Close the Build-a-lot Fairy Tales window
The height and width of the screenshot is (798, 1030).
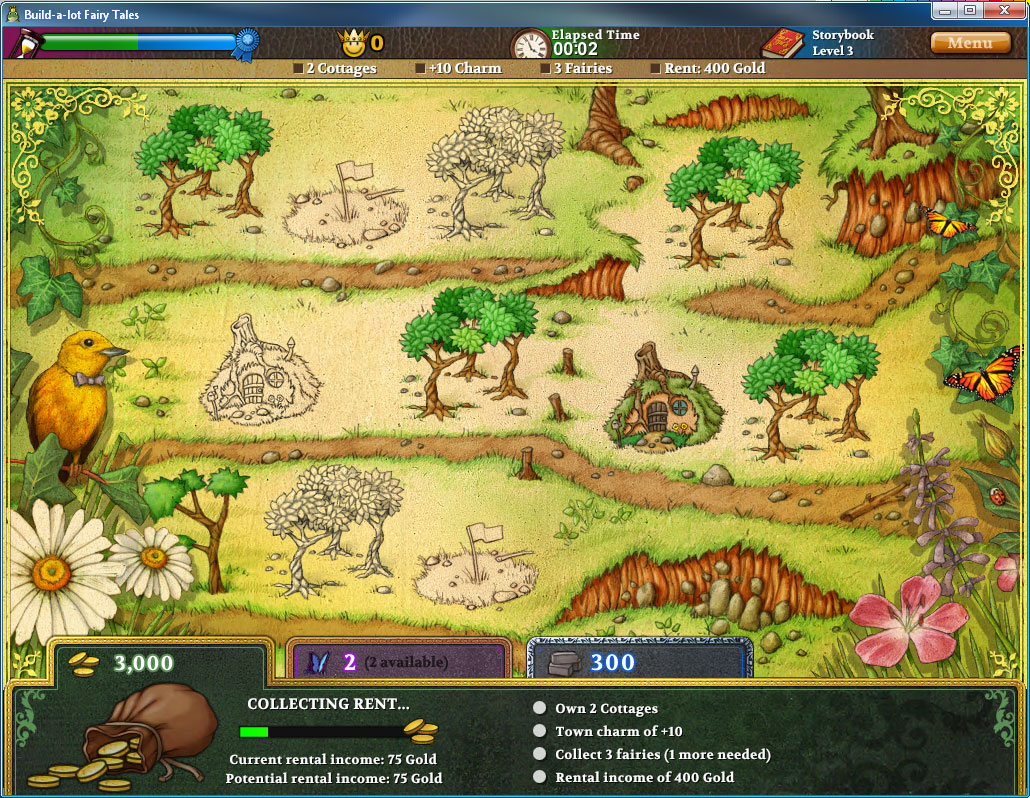click(x=1001, y=10)
